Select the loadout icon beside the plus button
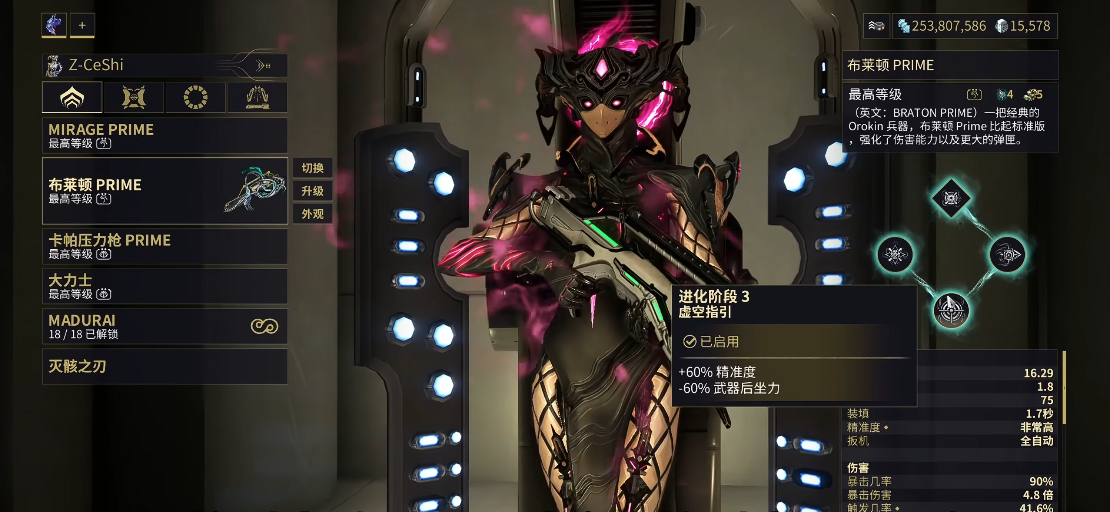This screenshot has width=1110, height=512. [x=54, y=25]
